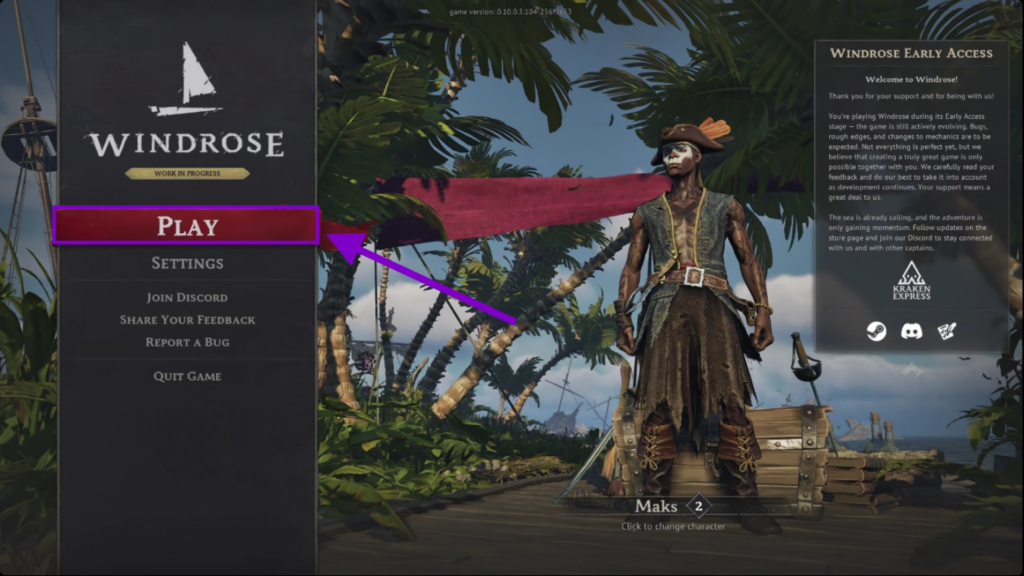The image size is (1024, 576).
Task: Open the Report a Bug option
Action: [187, 342]
